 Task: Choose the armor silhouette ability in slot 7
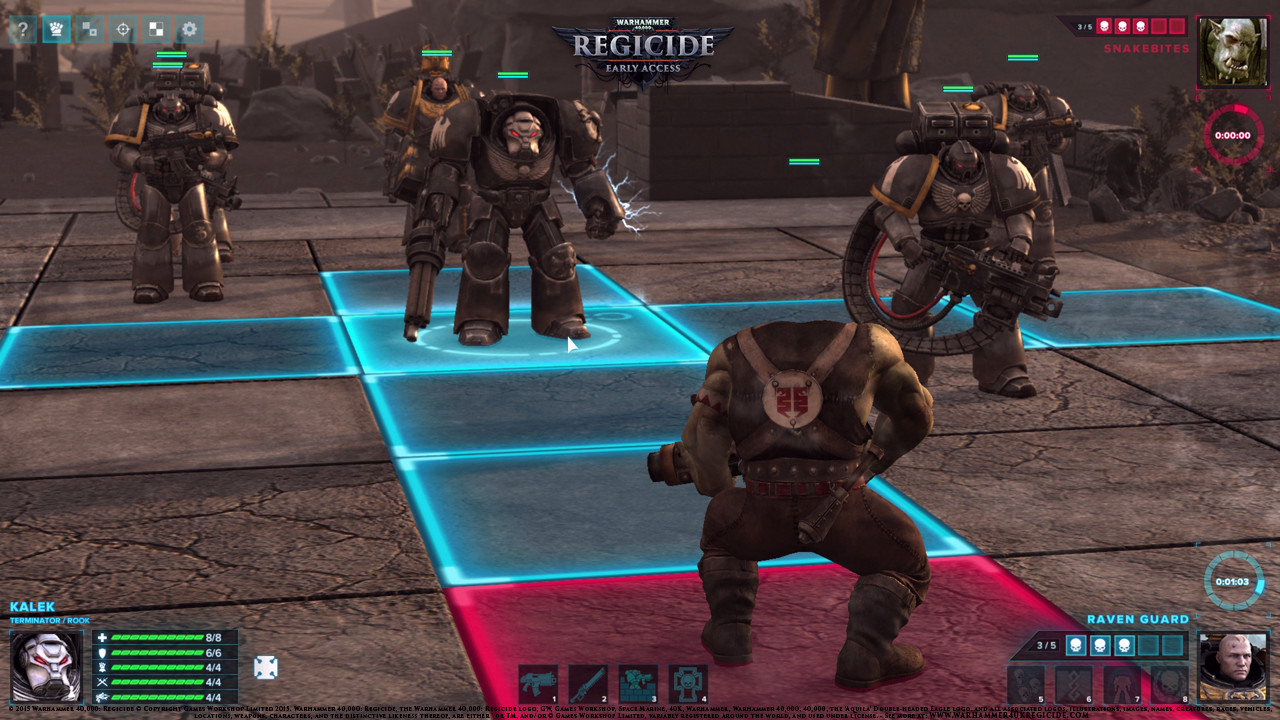click(1122, 684)
